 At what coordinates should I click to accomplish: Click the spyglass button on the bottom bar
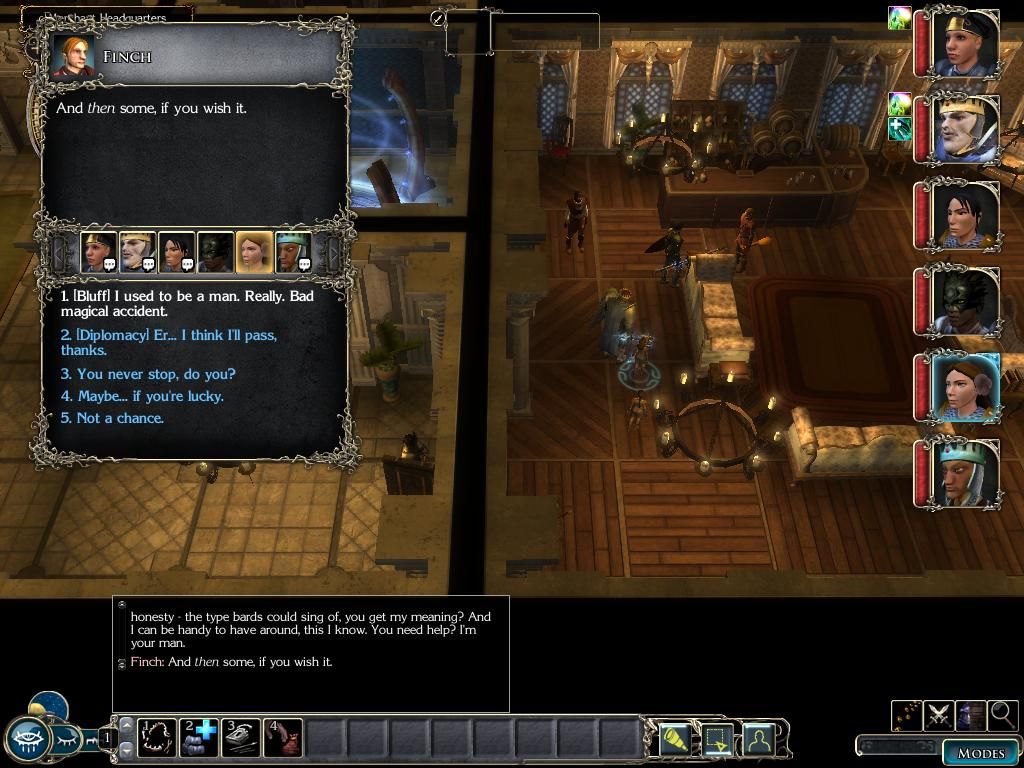pos(675,740)
